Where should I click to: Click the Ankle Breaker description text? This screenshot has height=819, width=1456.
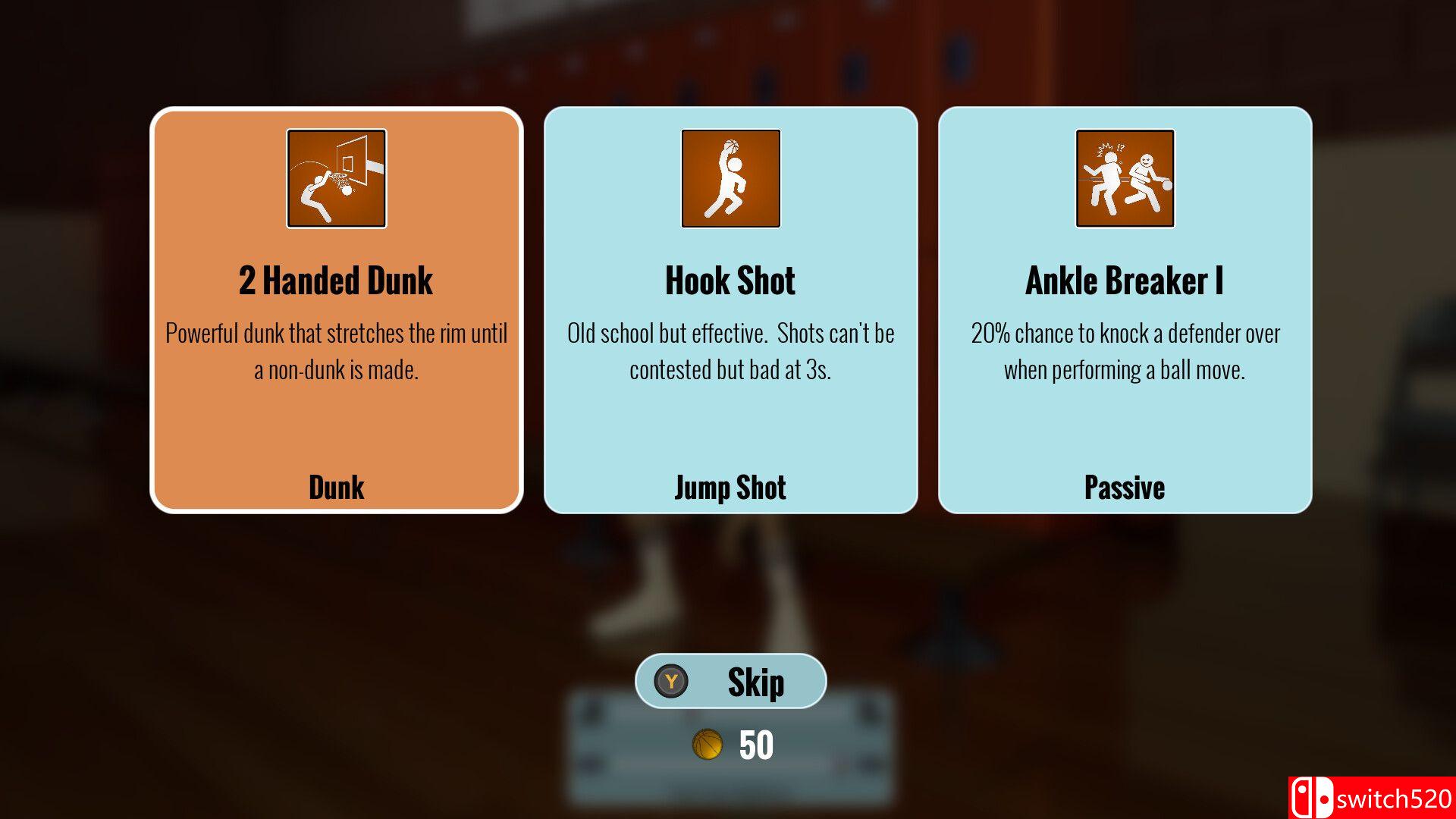tap(1125, 351)
